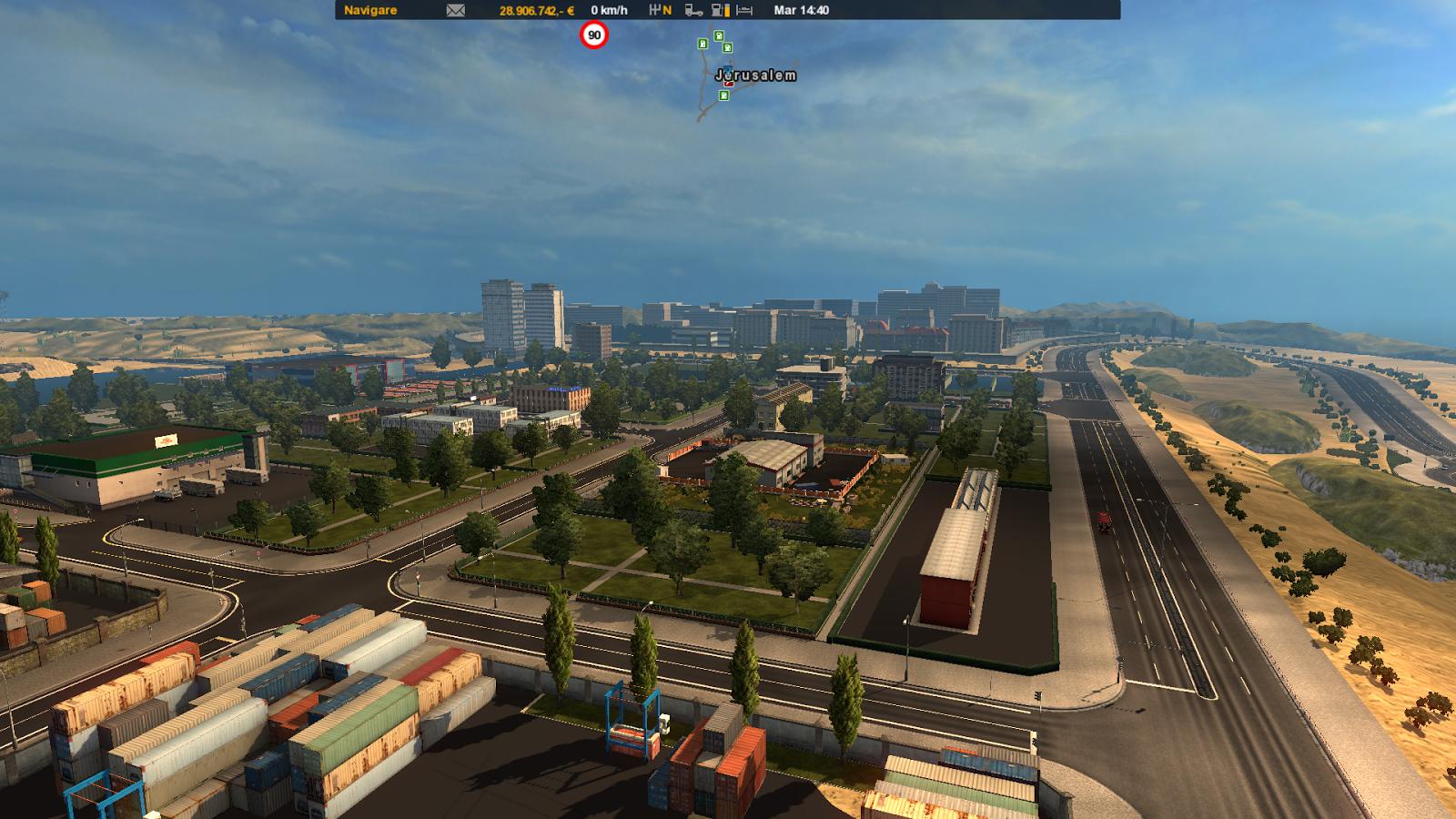
Task: Click the Jerusalem city label on the route map
Action: (756, 76)
